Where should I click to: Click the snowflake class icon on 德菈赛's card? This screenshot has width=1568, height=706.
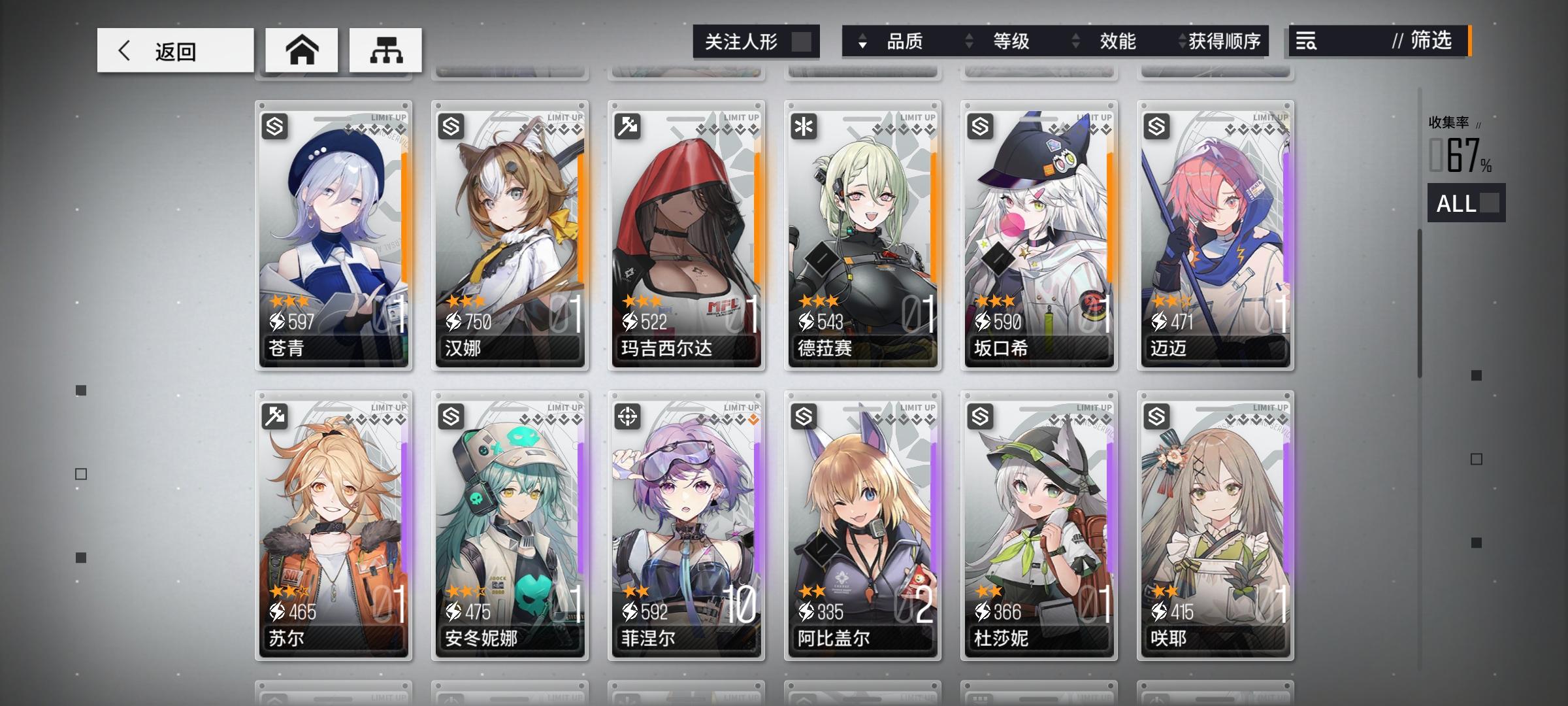click(806, 126)
